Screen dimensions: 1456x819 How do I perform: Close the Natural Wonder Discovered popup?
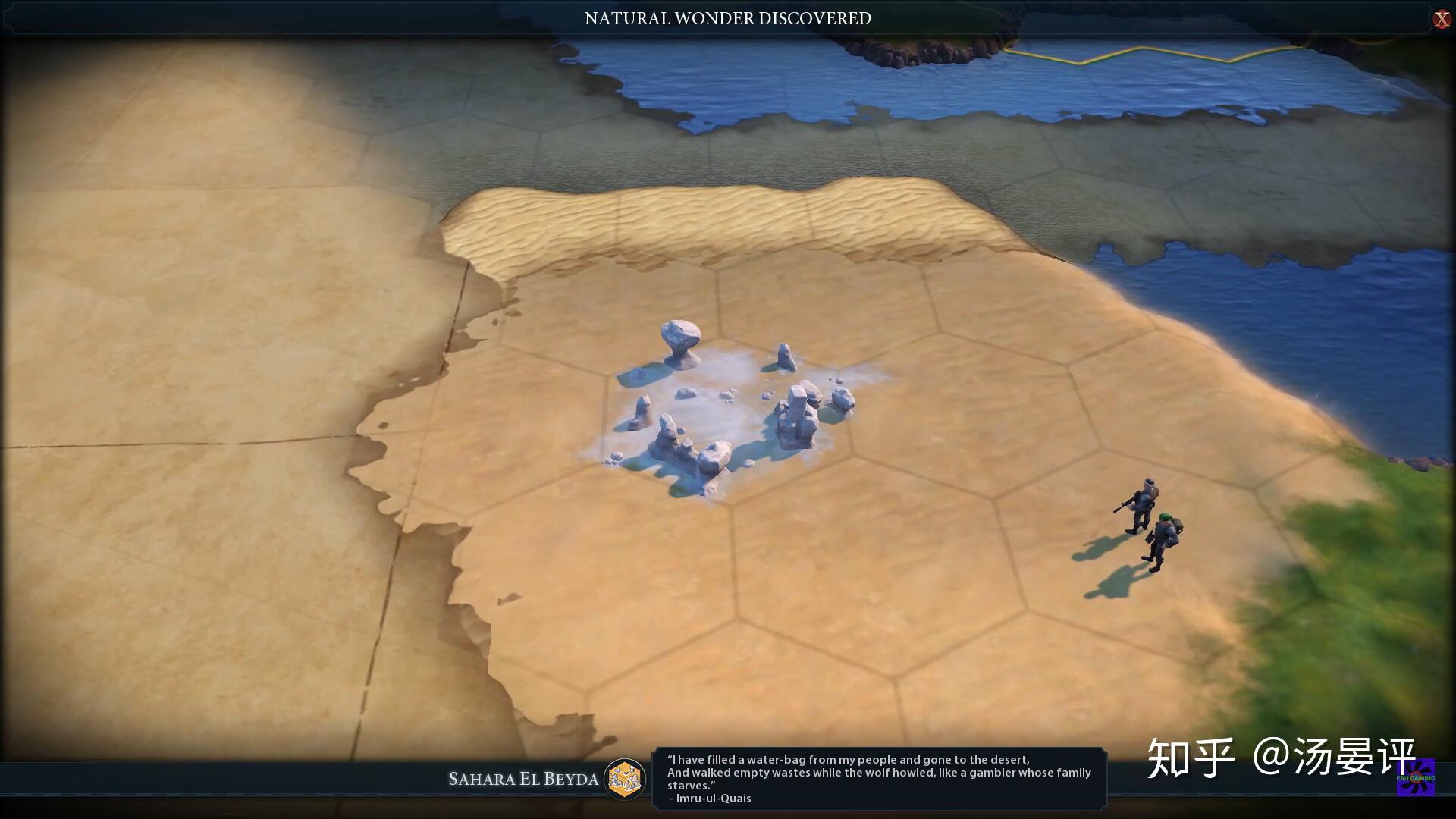pyautogui.click(x=1441, y=19)
